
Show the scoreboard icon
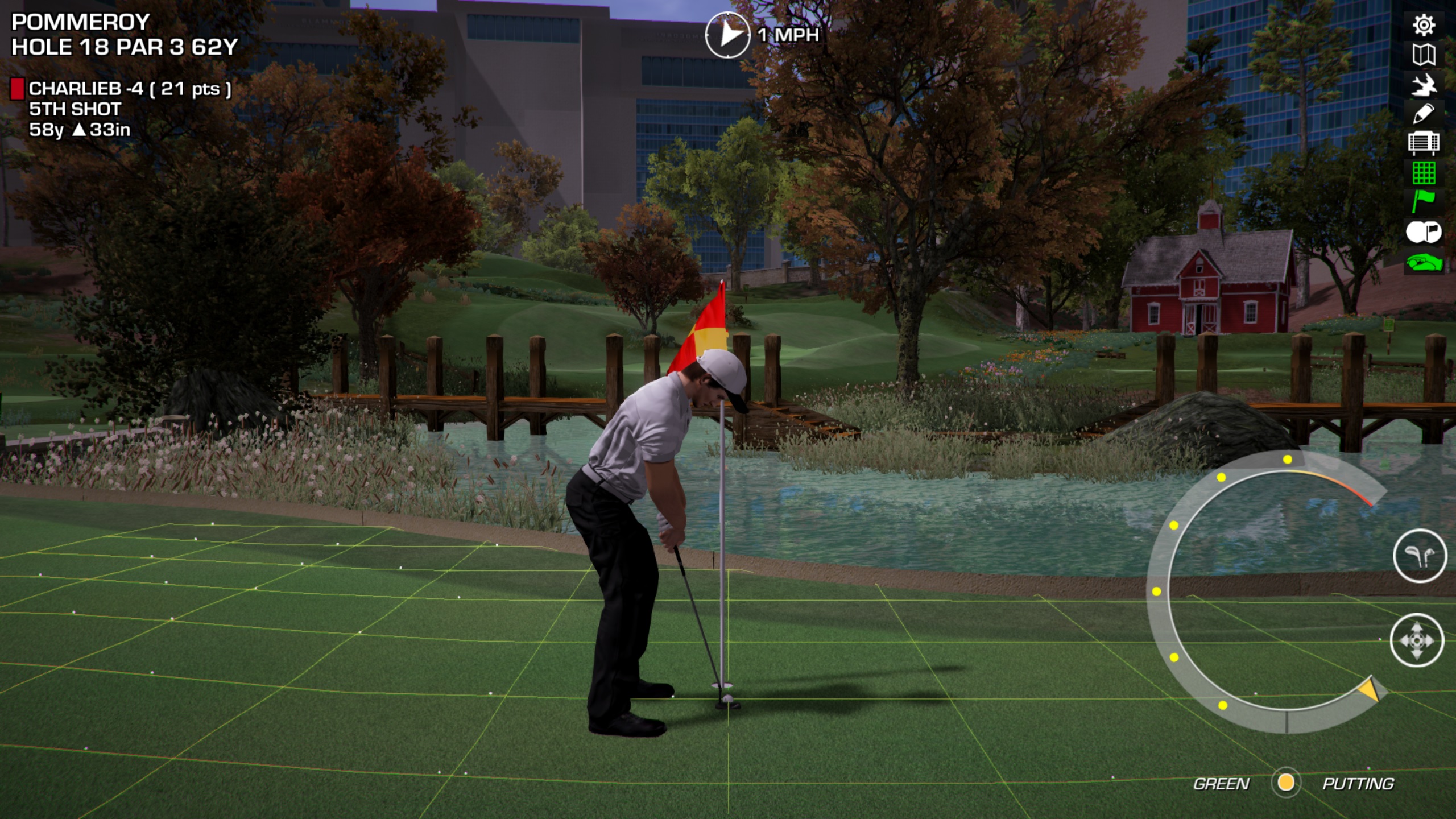coord(1424,143)
